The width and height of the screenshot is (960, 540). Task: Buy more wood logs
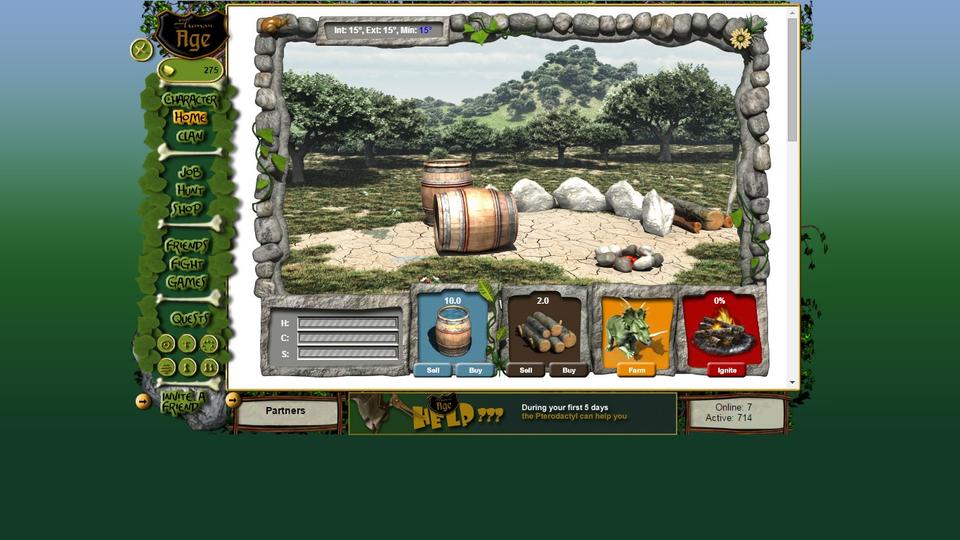(568, 370)
